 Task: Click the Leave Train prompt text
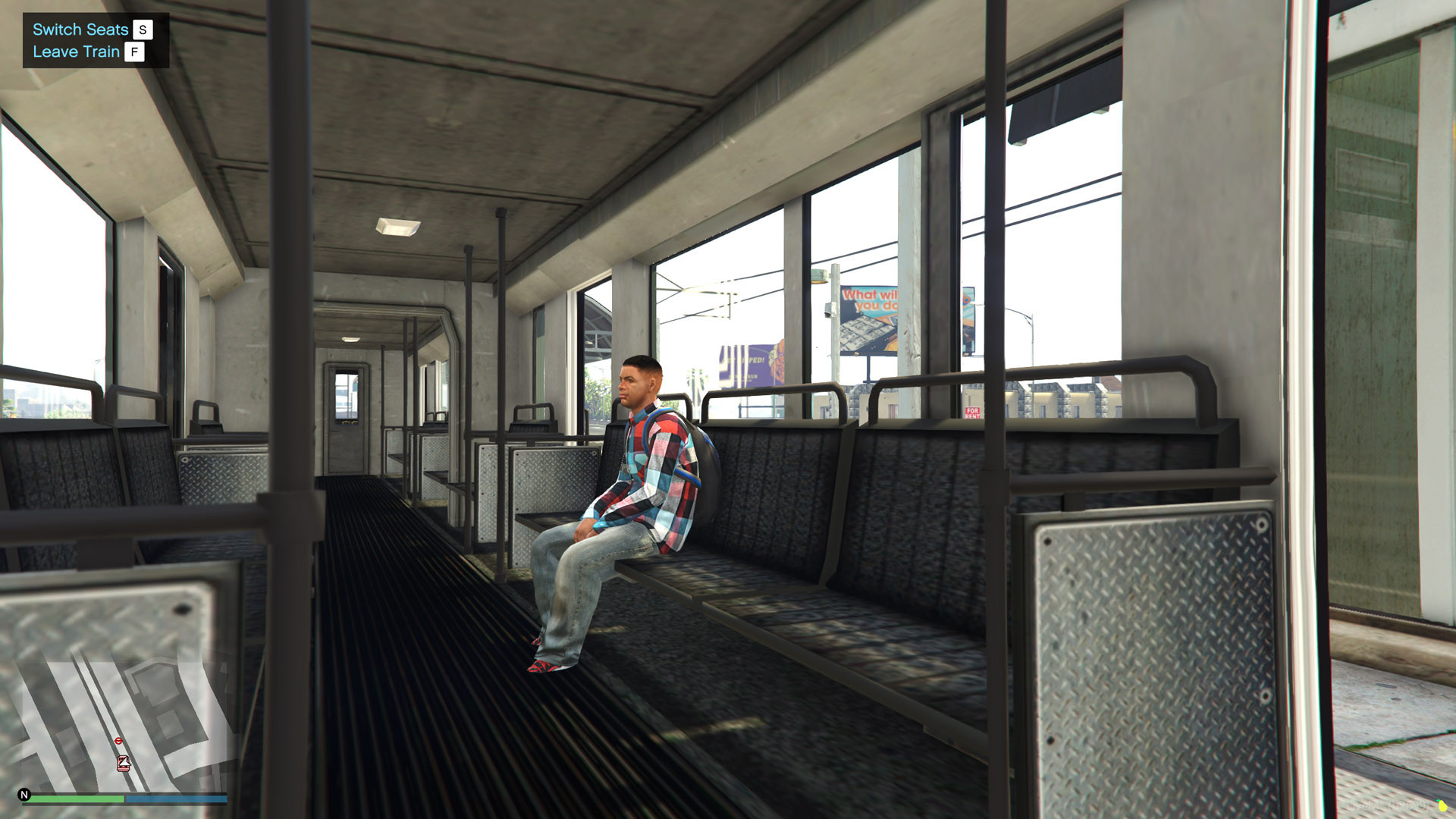coord(76,52)
